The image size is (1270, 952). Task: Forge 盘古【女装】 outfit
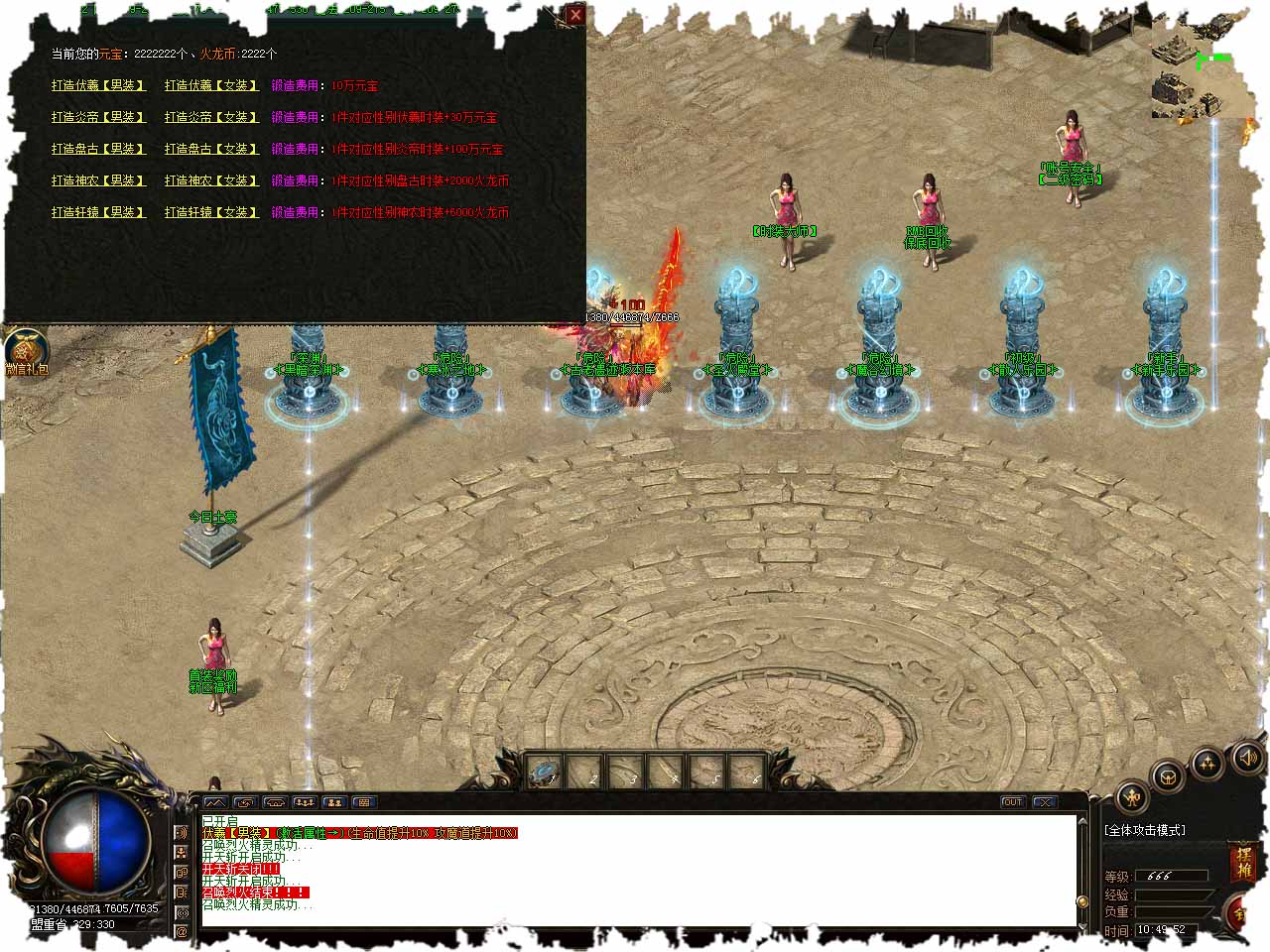tap(211, 149)
